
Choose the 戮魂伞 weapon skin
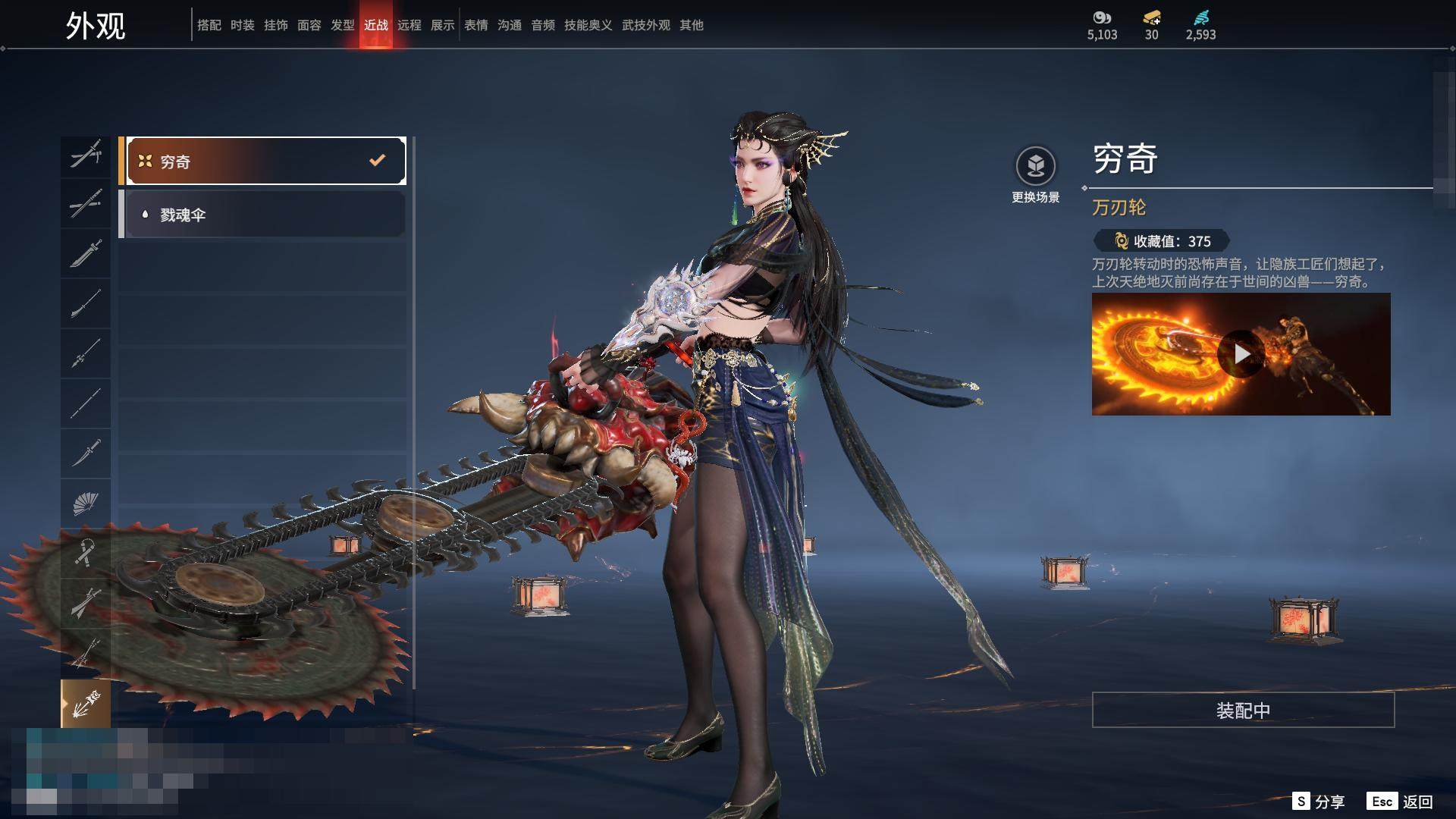point(262,215)
